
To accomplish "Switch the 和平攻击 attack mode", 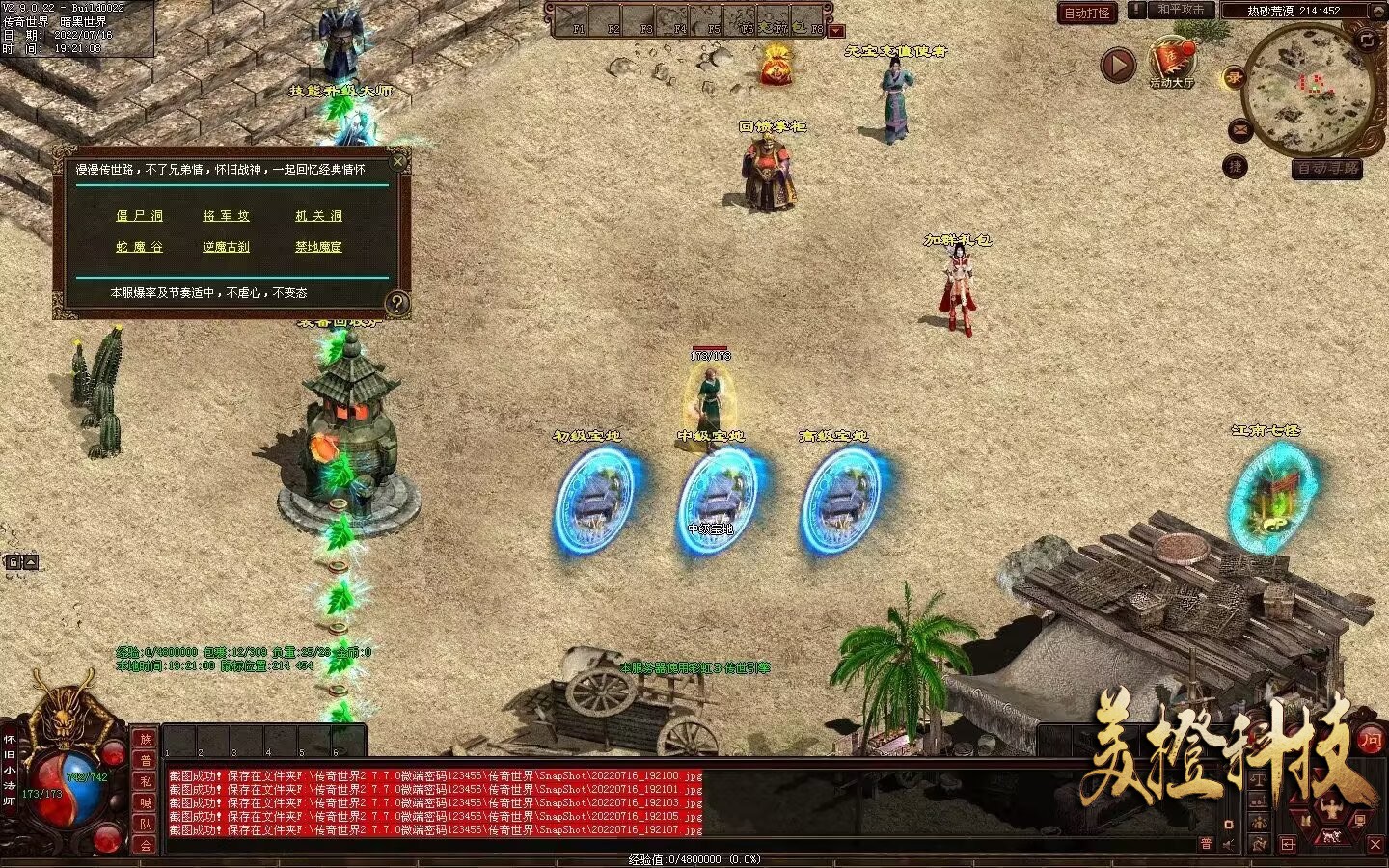I will click(x=1181, y=10).
